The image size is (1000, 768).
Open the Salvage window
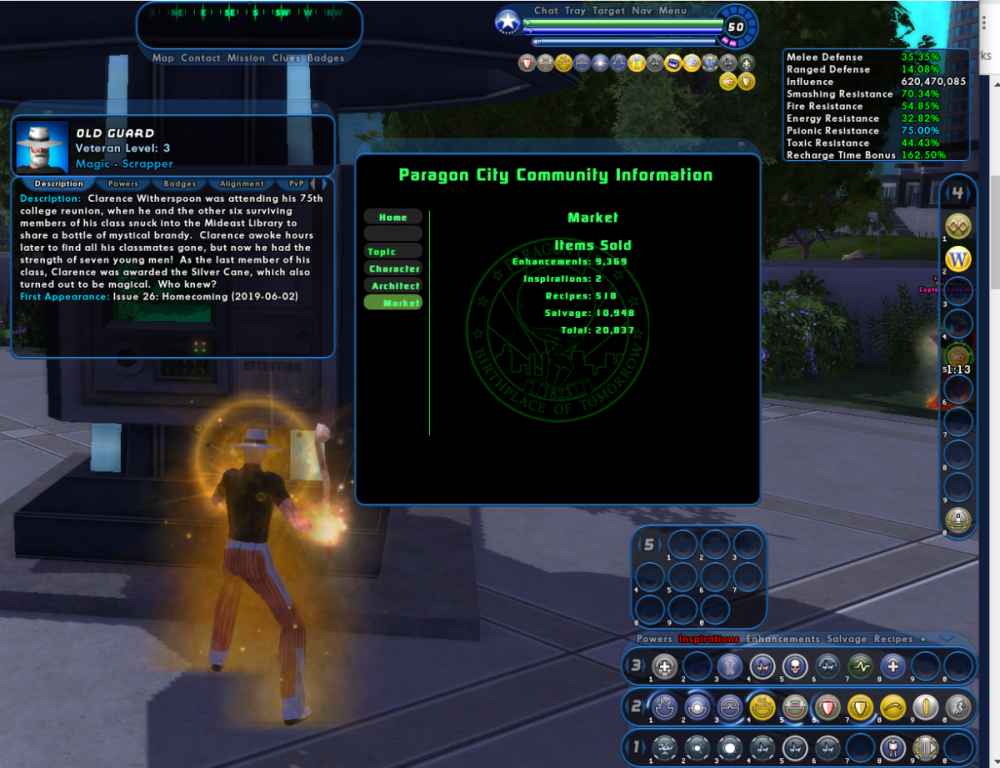coord(847,639)
